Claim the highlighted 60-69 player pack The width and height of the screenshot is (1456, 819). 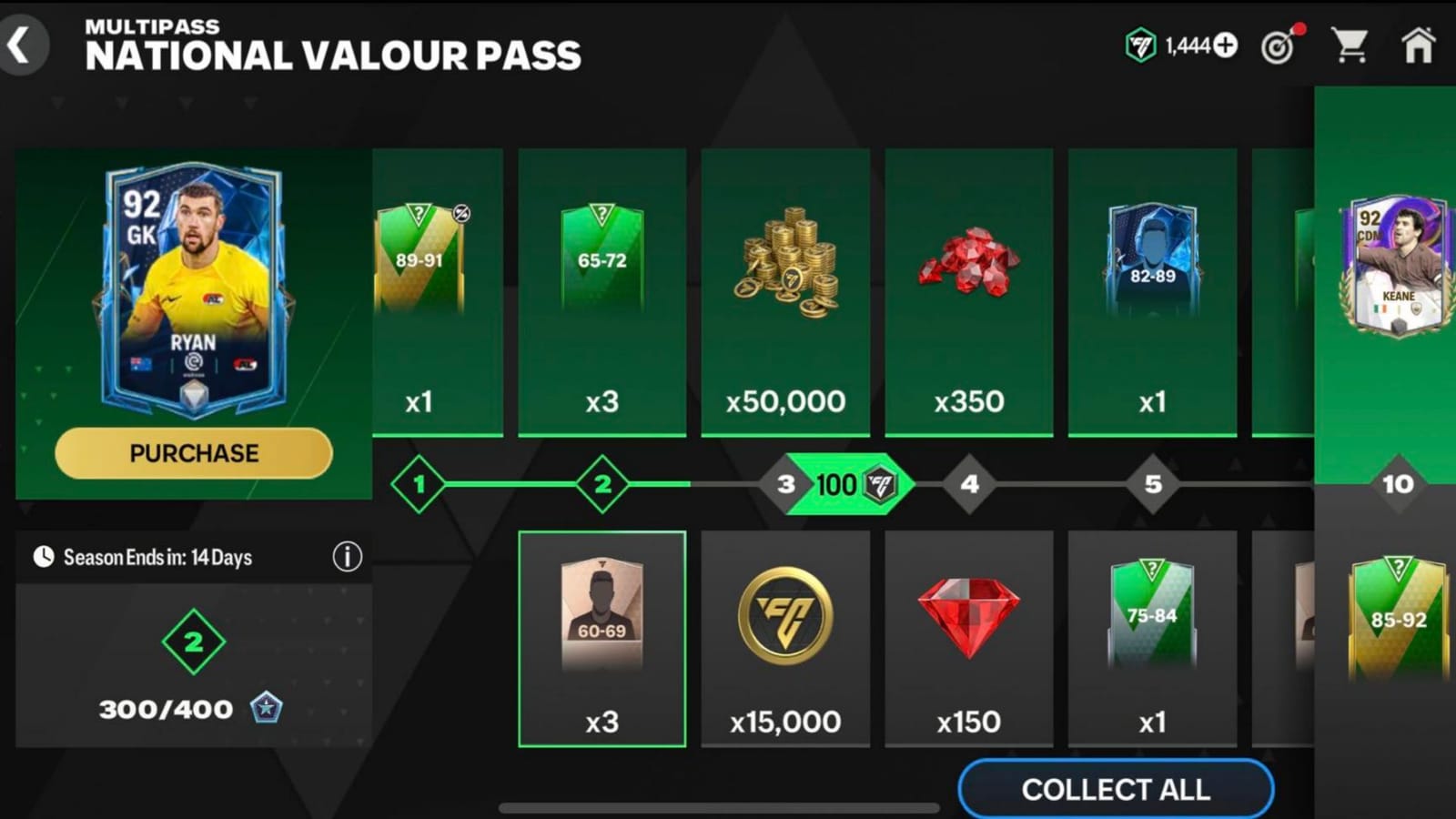(602, 637)
